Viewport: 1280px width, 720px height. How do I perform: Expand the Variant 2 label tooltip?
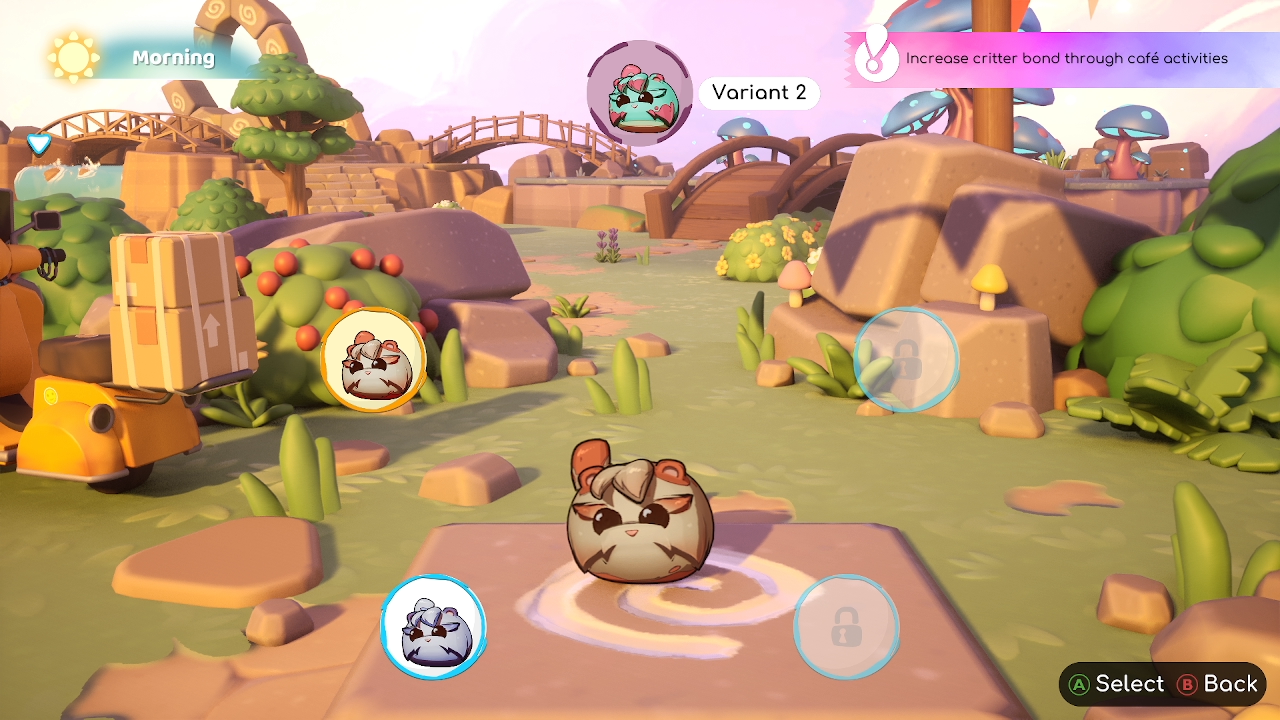760,93
